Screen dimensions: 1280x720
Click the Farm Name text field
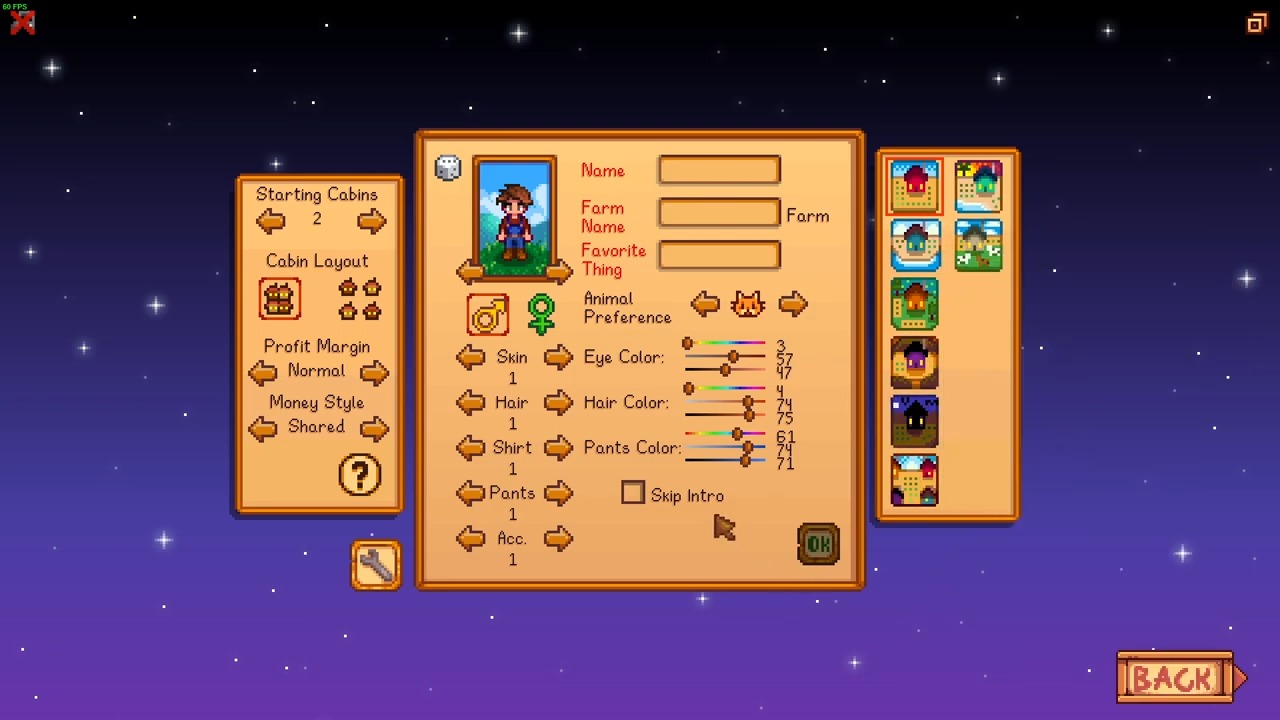(718, 212)
